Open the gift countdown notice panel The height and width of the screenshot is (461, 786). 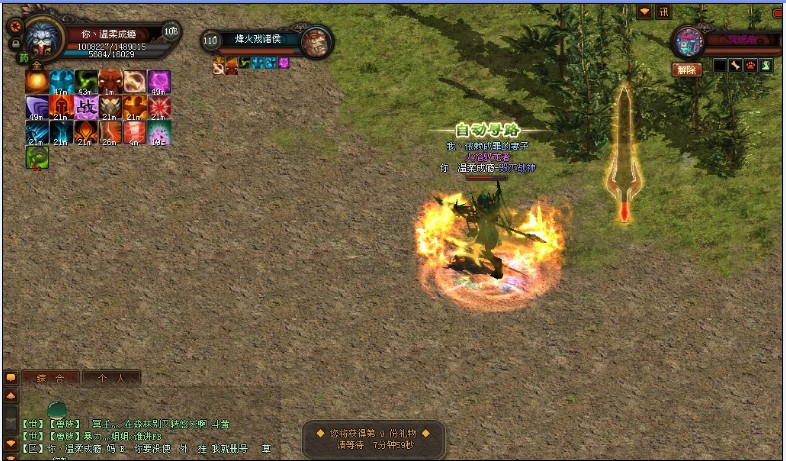tap(373, 439)
